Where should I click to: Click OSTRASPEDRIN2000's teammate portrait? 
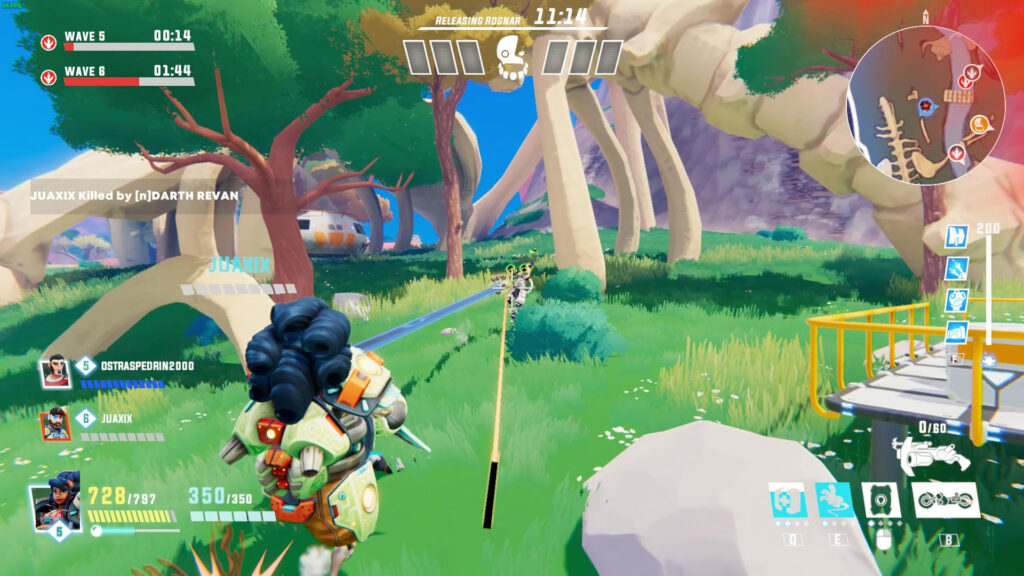coord(55,371)
